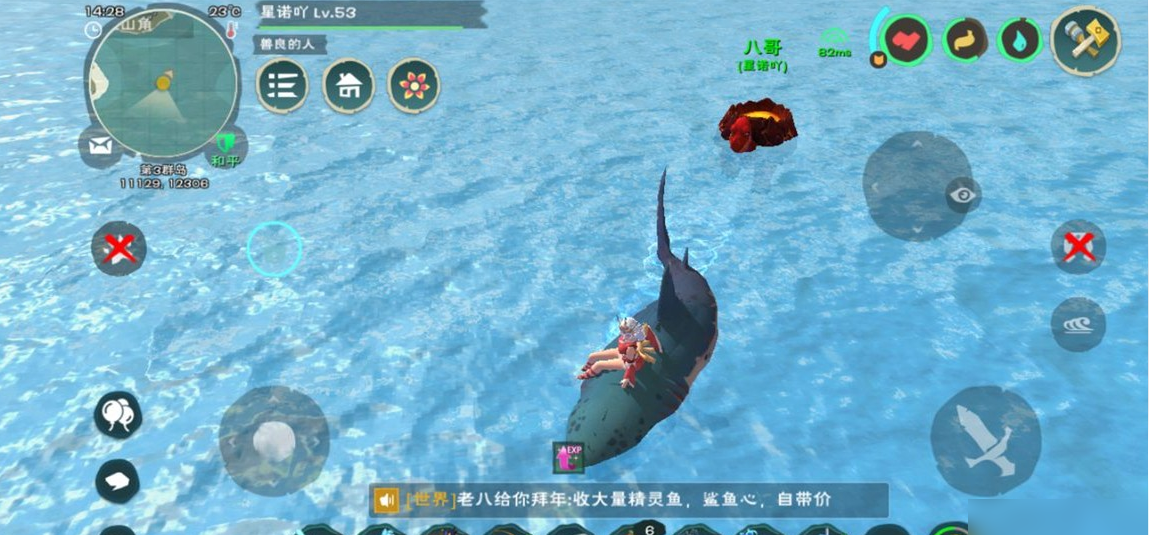Tap the red heart health icon
Screen dimensions: 1149x535
coord(907,40)
